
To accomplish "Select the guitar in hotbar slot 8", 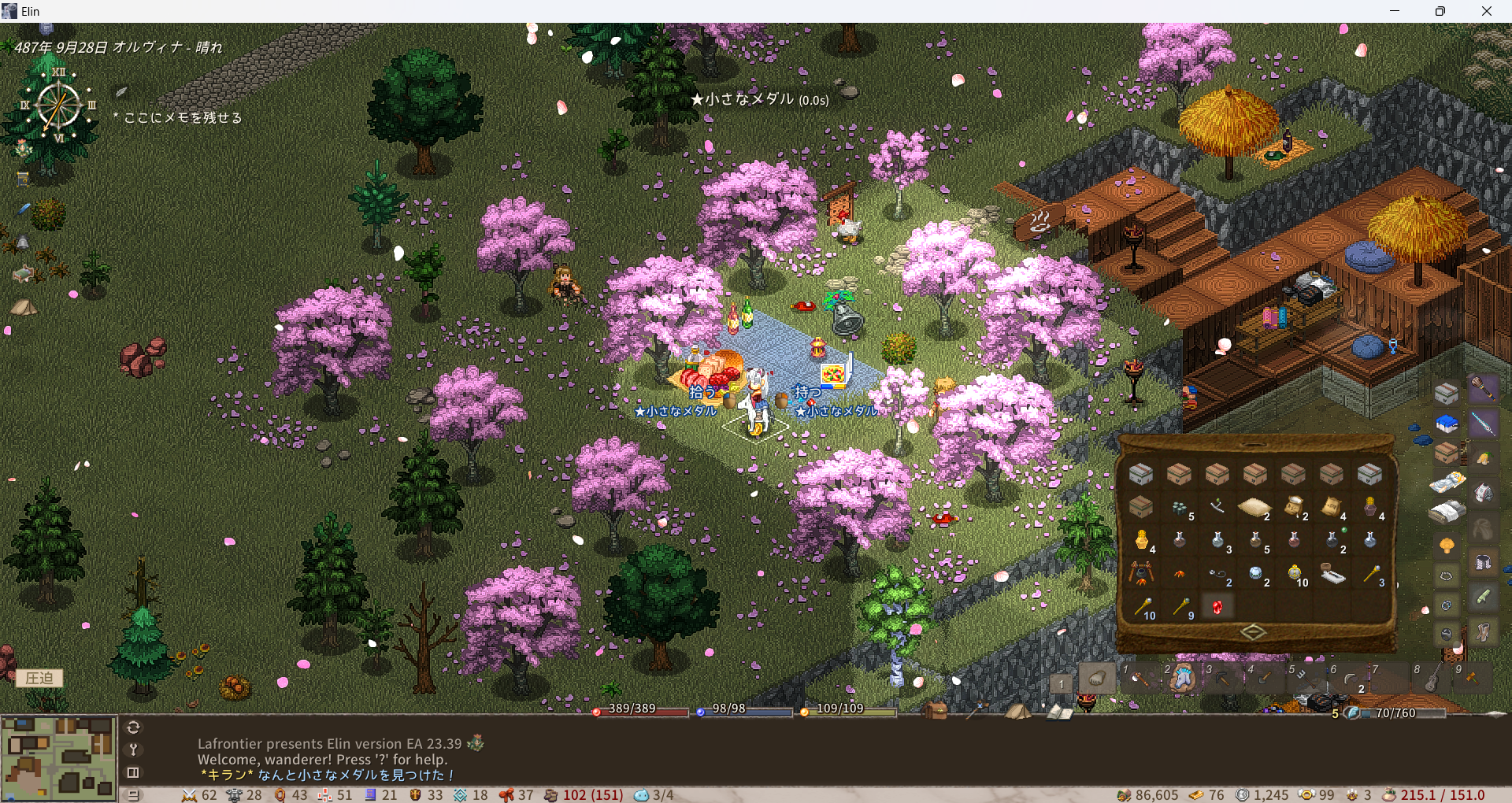I will click(1432, 678).
